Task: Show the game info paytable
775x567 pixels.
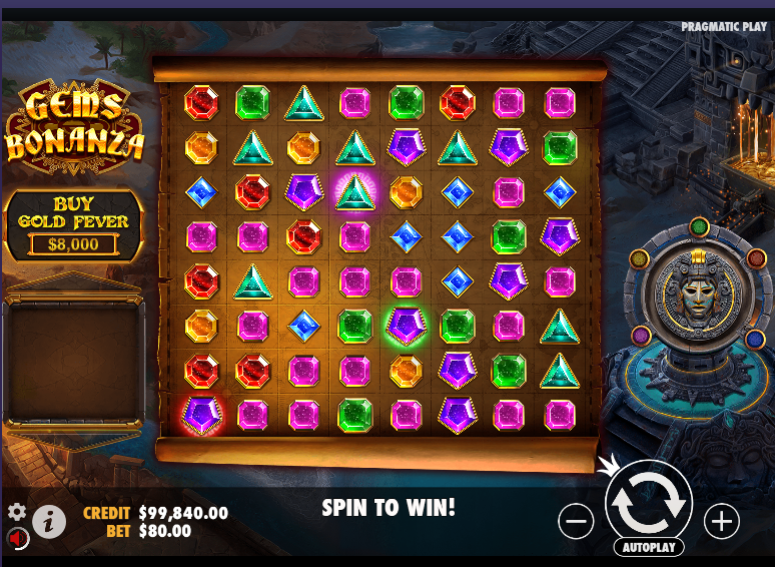Action: click(x=49, y=520)
